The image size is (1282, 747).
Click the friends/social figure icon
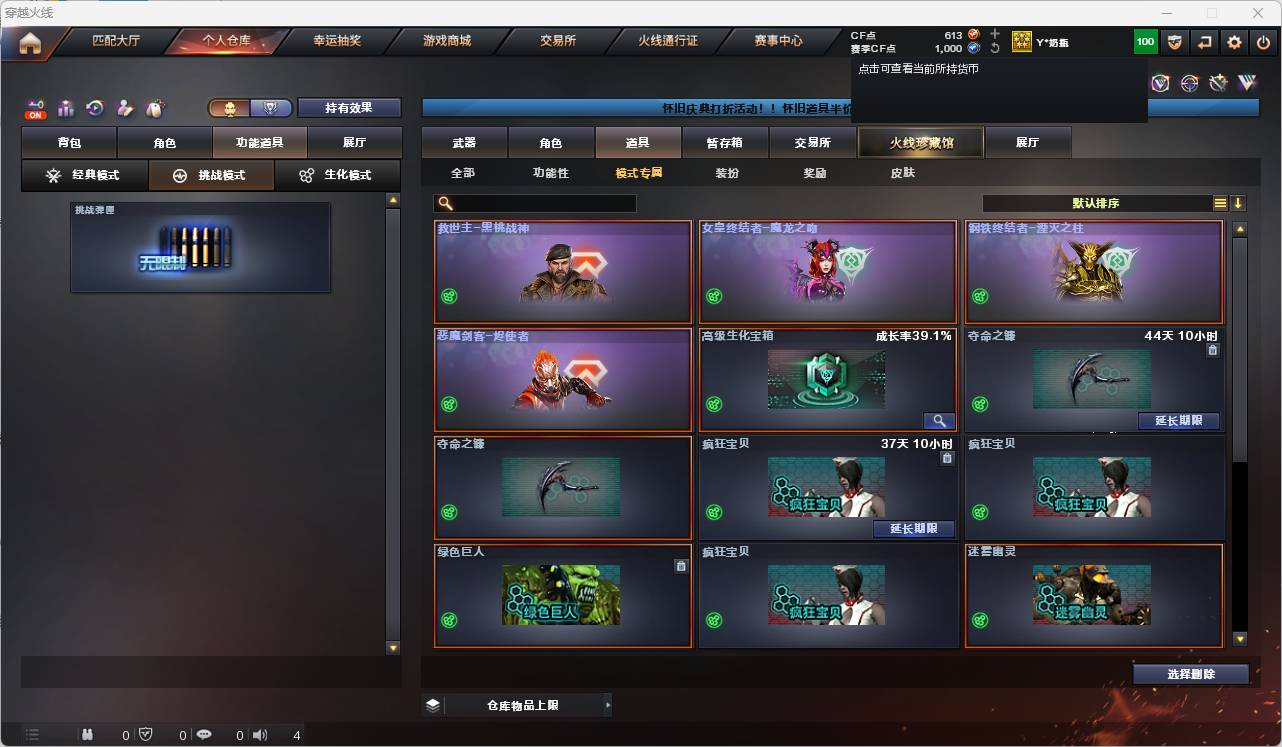125,107
